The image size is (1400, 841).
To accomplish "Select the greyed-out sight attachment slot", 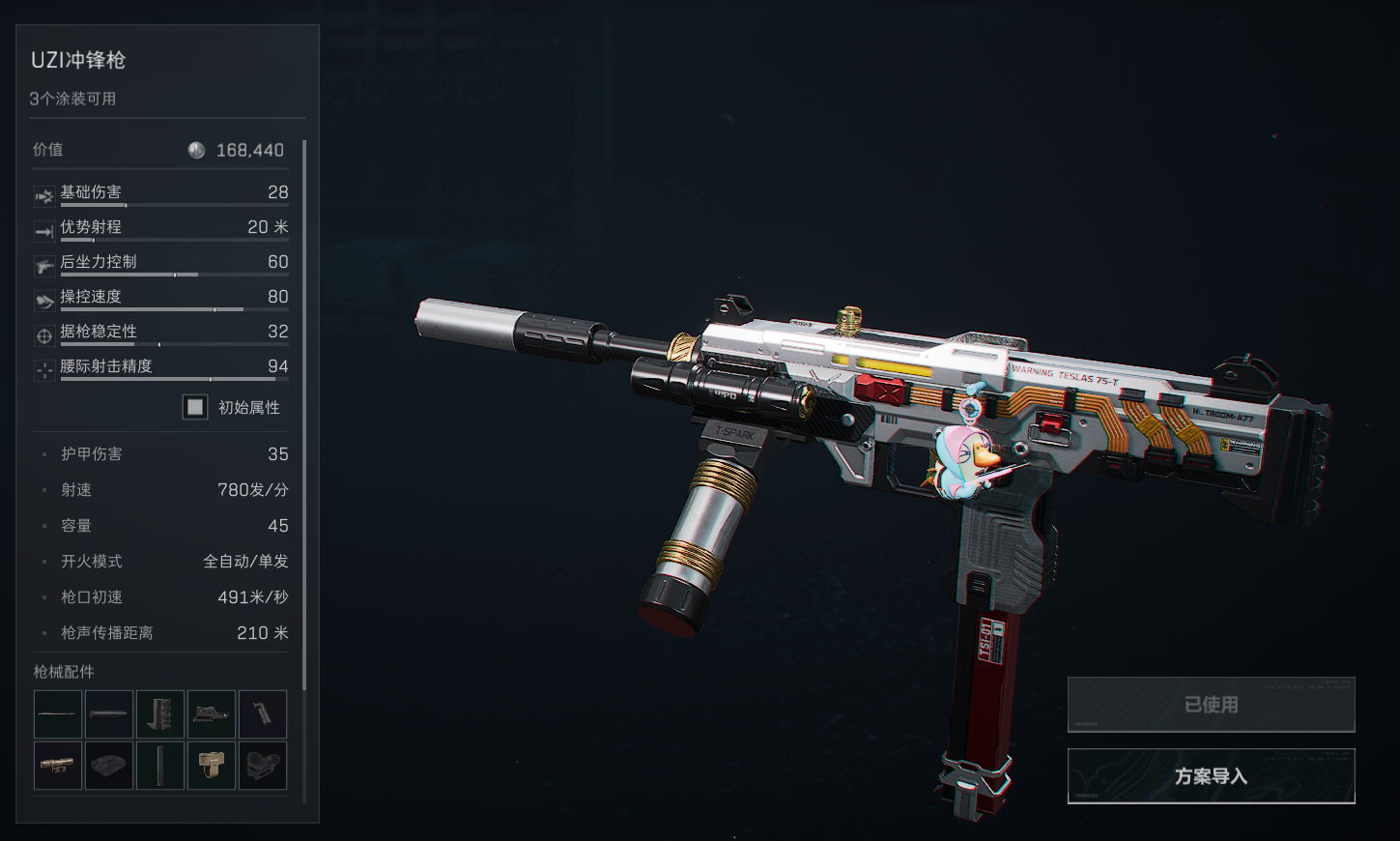I will pyautogui.click(x=263, y=766).
